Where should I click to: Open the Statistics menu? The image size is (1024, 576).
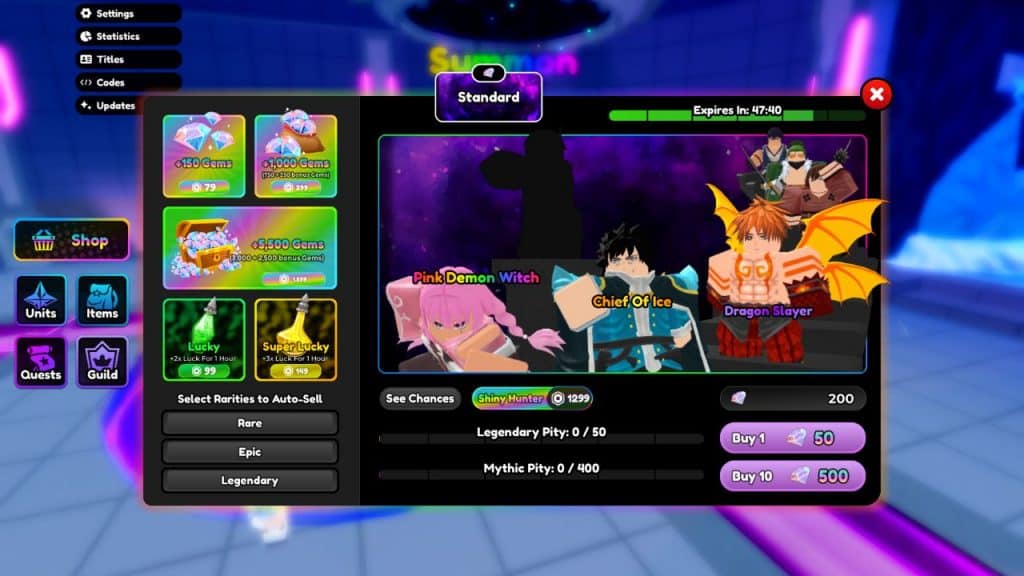click(x=128, y=37)
